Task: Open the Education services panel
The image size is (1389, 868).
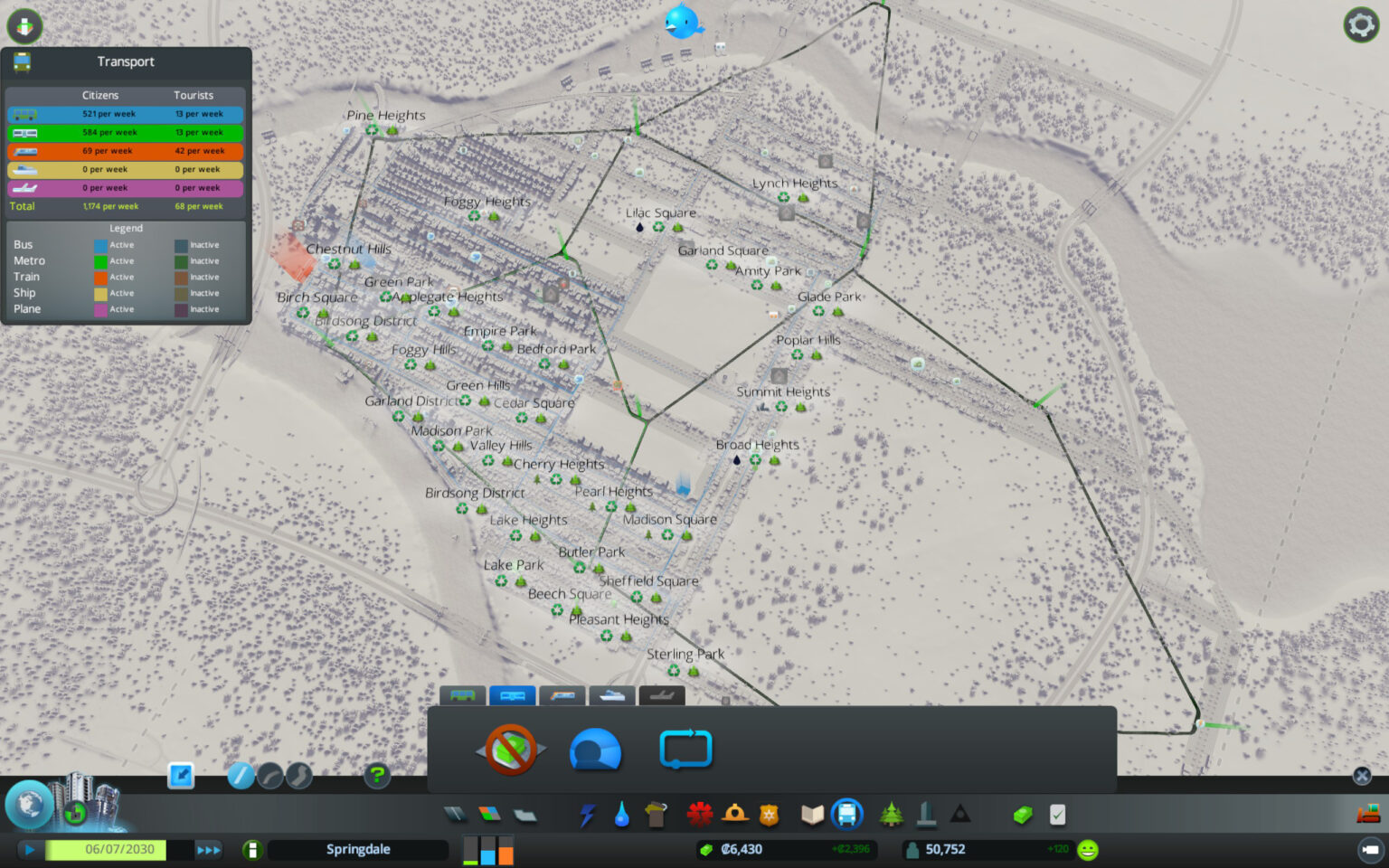Action: (x=810, y=815)
